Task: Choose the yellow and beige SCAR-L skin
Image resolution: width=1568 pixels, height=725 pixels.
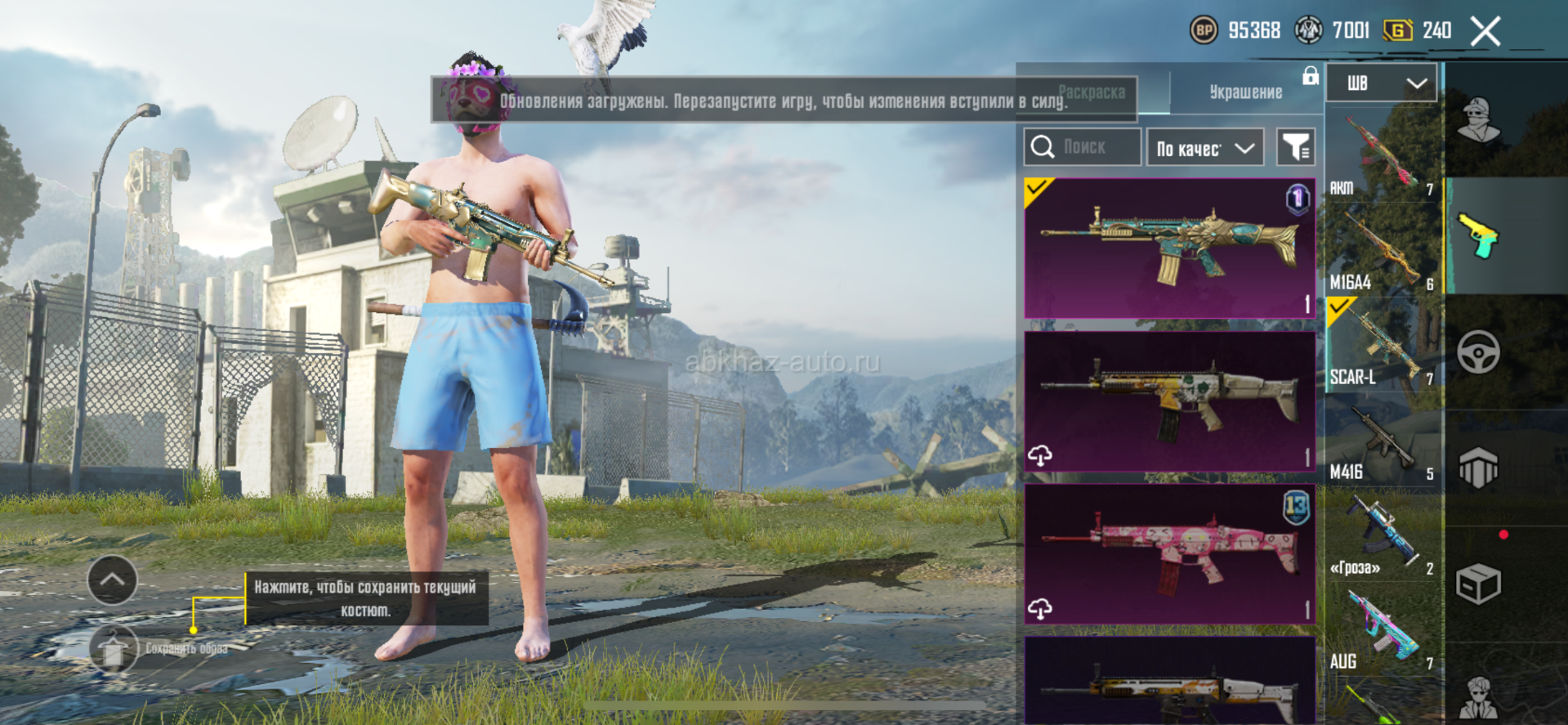Action: 1169,401
